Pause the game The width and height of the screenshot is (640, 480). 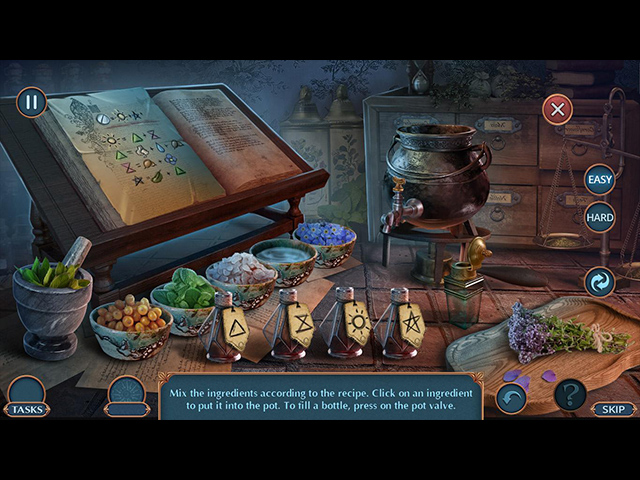[x=31, y=101]
